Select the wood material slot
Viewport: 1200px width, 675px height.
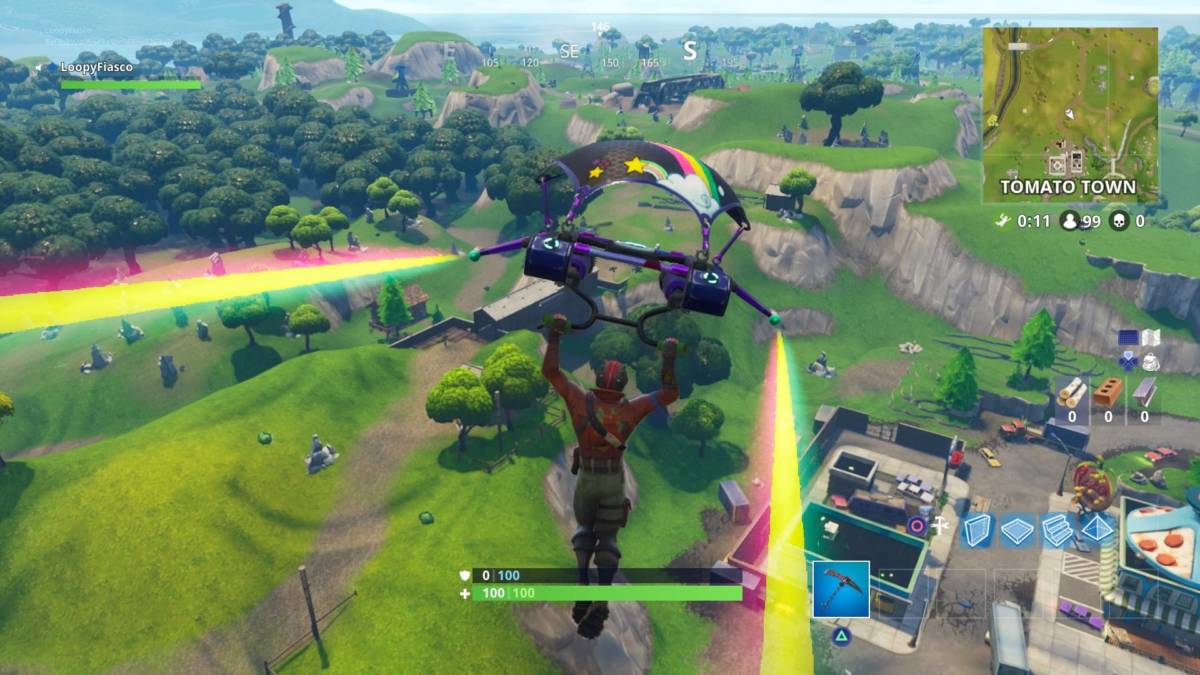click(x=1071, y=393)
